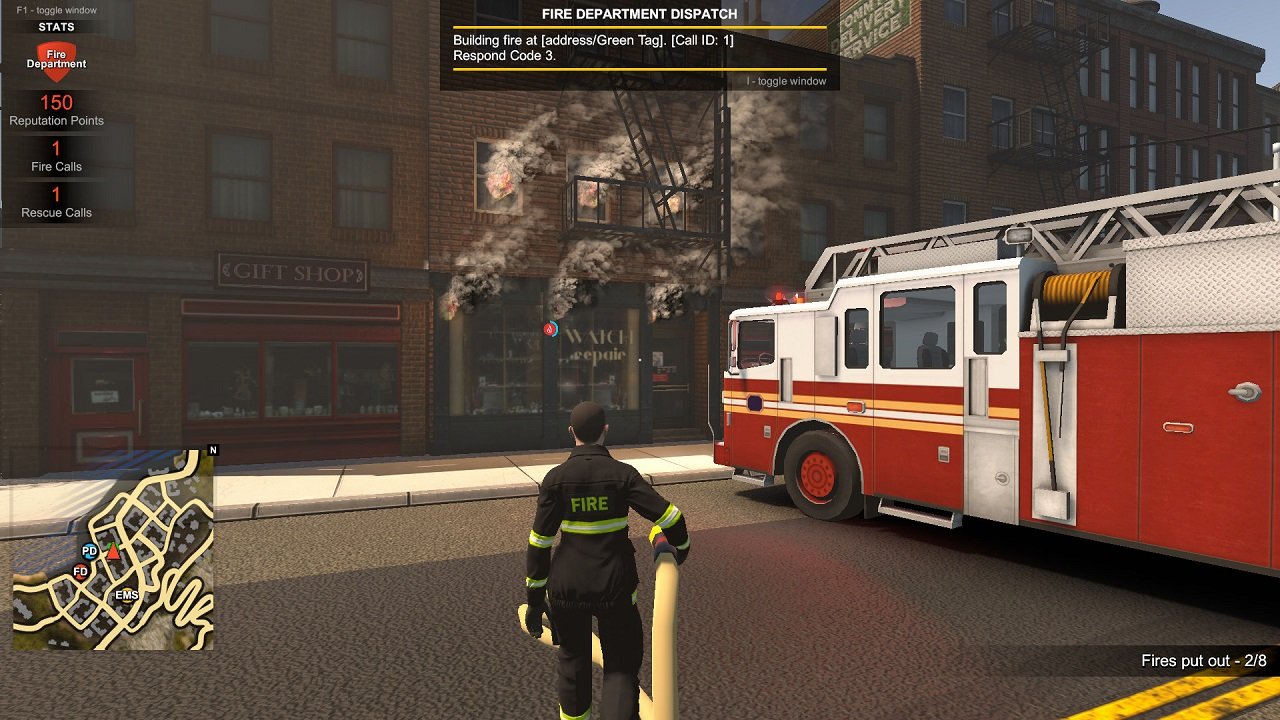Click the 150 Reputation Points value

[56, 102]
